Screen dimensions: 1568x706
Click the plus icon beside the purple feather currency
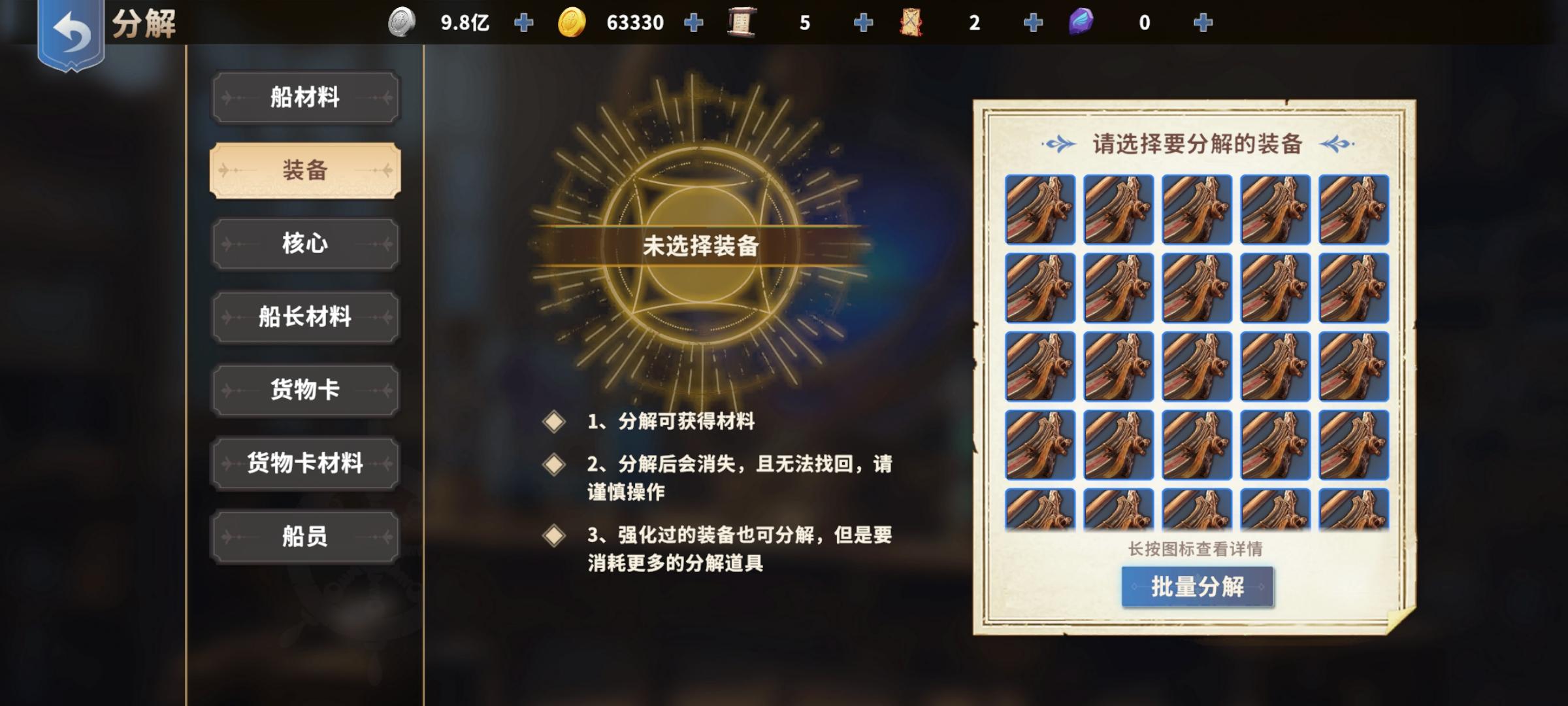pyautogui.click(x=1202, y=22)
